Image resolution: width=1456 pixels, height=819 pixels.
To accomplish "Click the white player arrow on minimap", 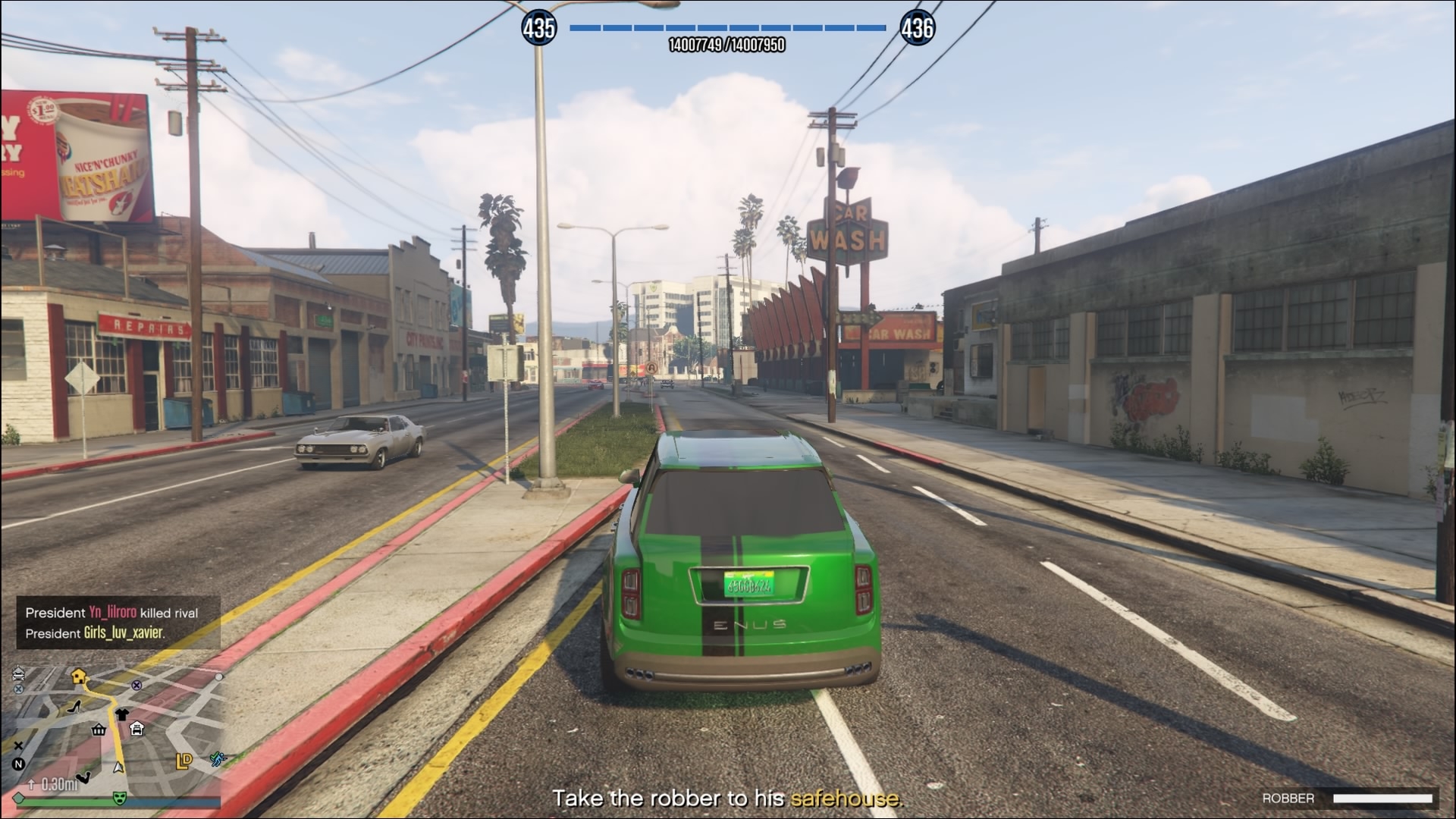I will pos(118,767).
